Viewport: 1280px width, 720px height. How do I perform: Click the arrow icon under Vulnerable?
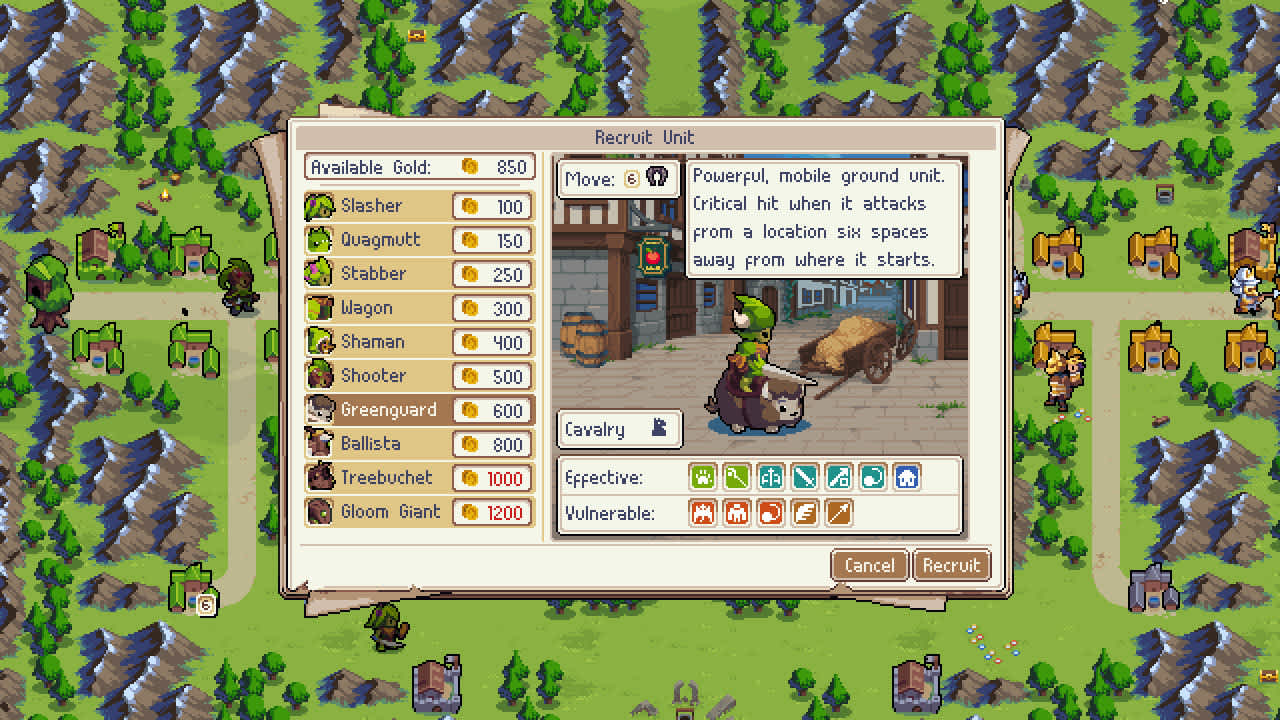pos(839,513)
